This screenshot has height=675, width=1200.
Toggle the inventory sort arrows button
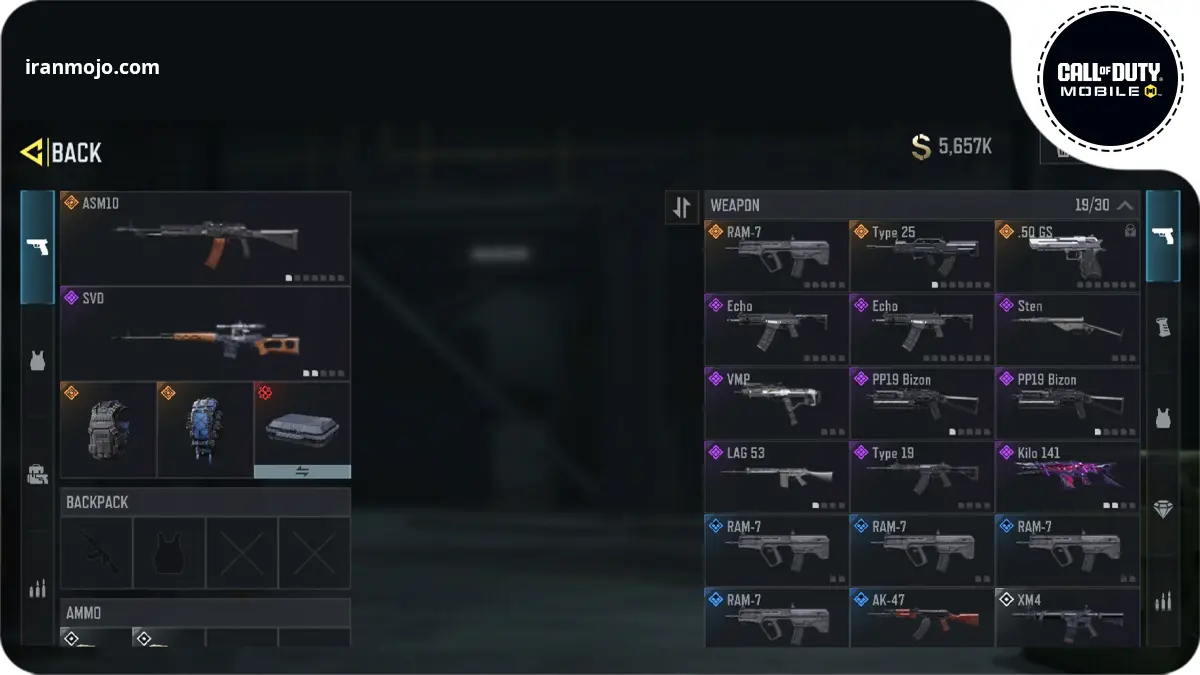682,207
